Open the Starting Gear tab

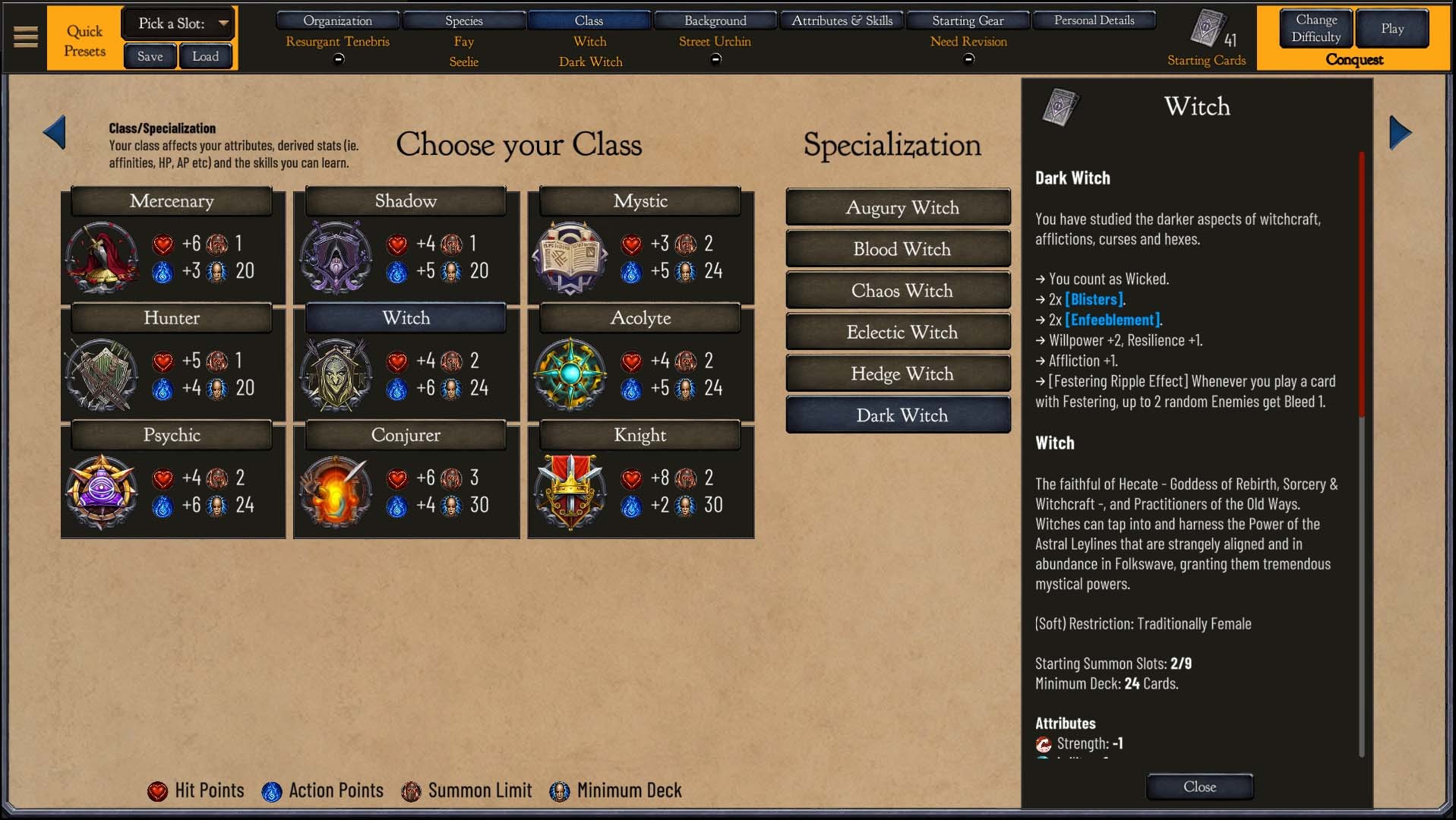(968, 20)
